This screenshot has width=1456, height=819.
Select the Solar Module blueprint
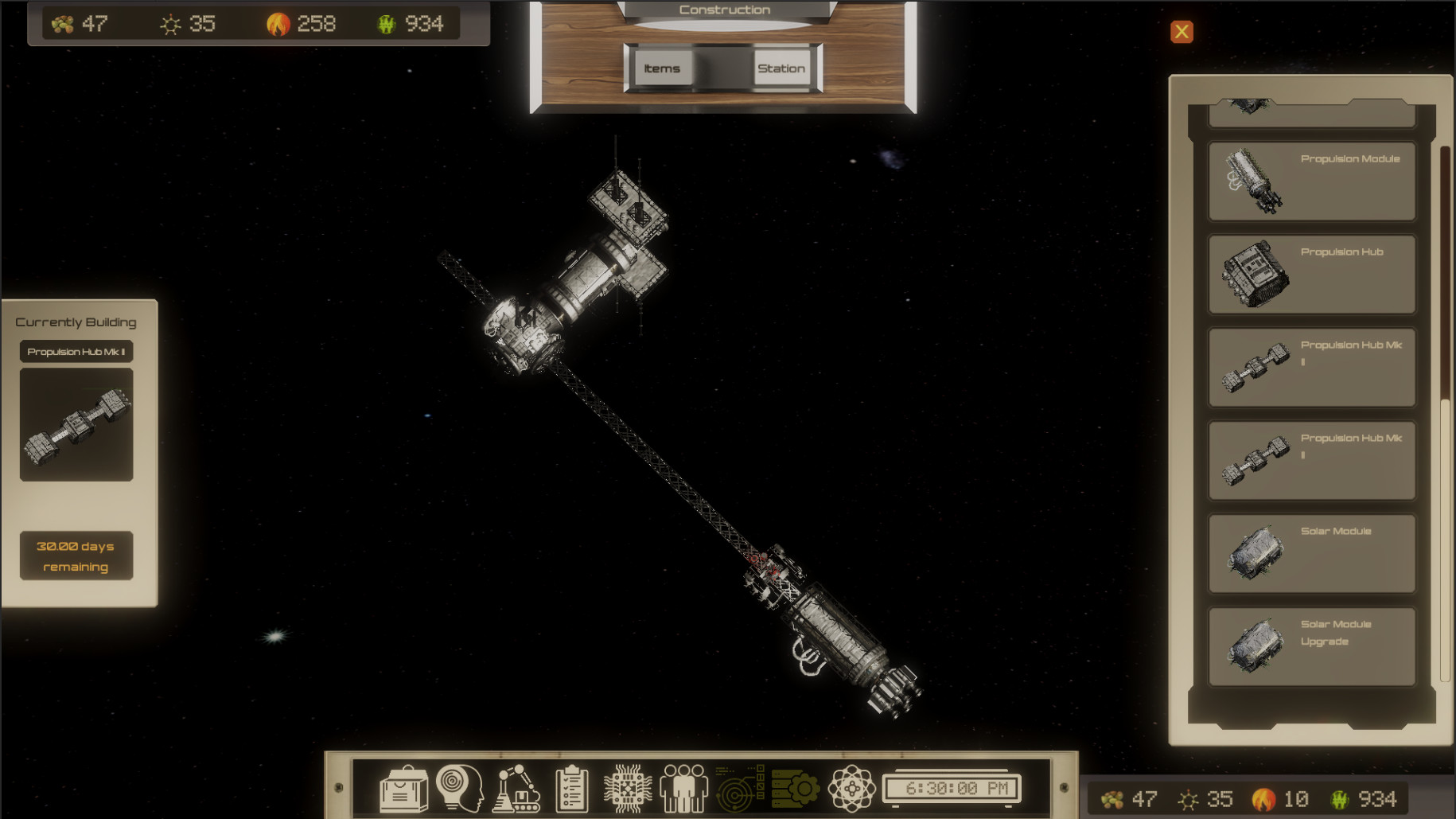click(x=1311, y=552)
